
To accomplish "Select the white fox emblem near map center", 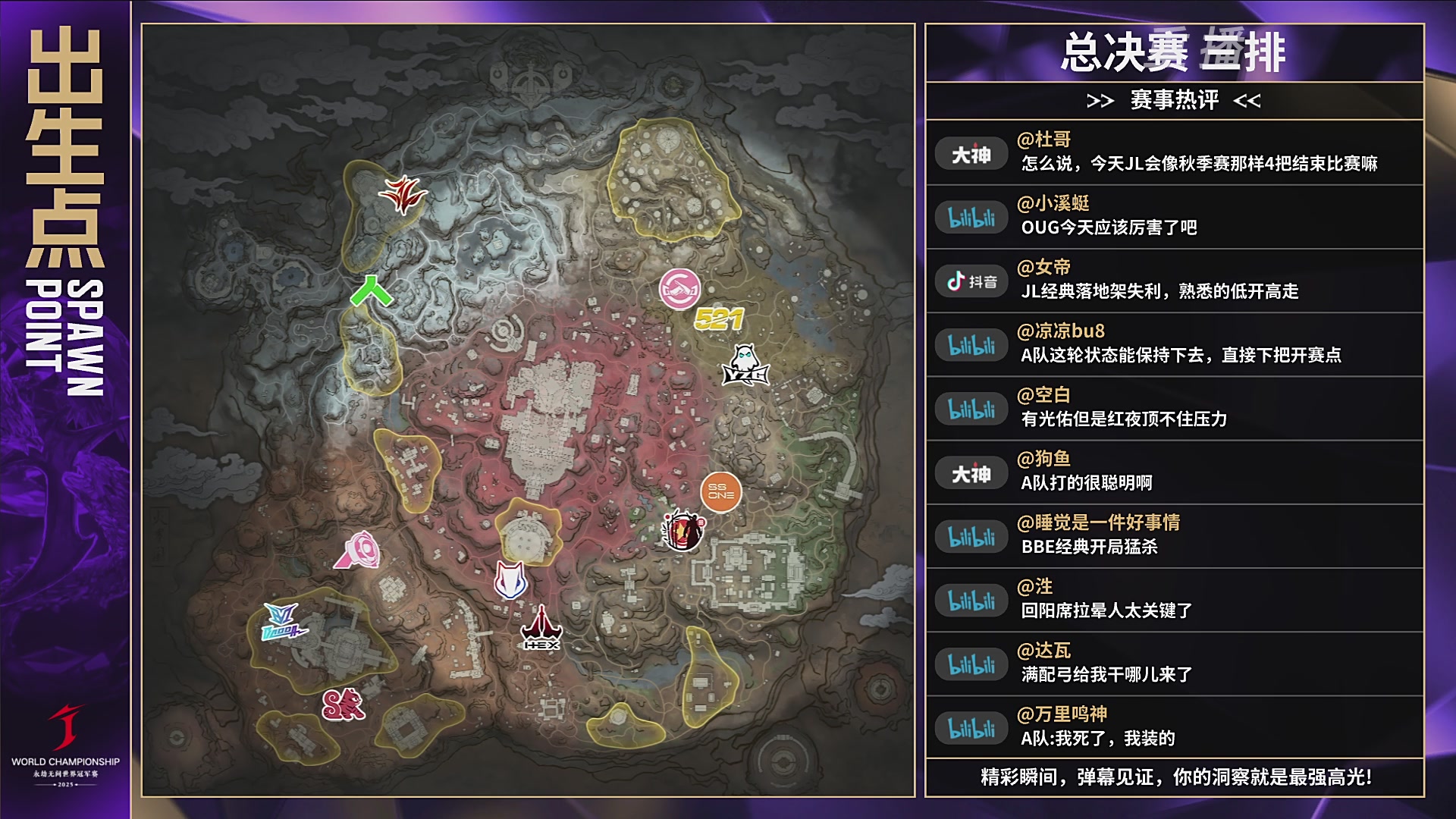I will click(510, 579).
